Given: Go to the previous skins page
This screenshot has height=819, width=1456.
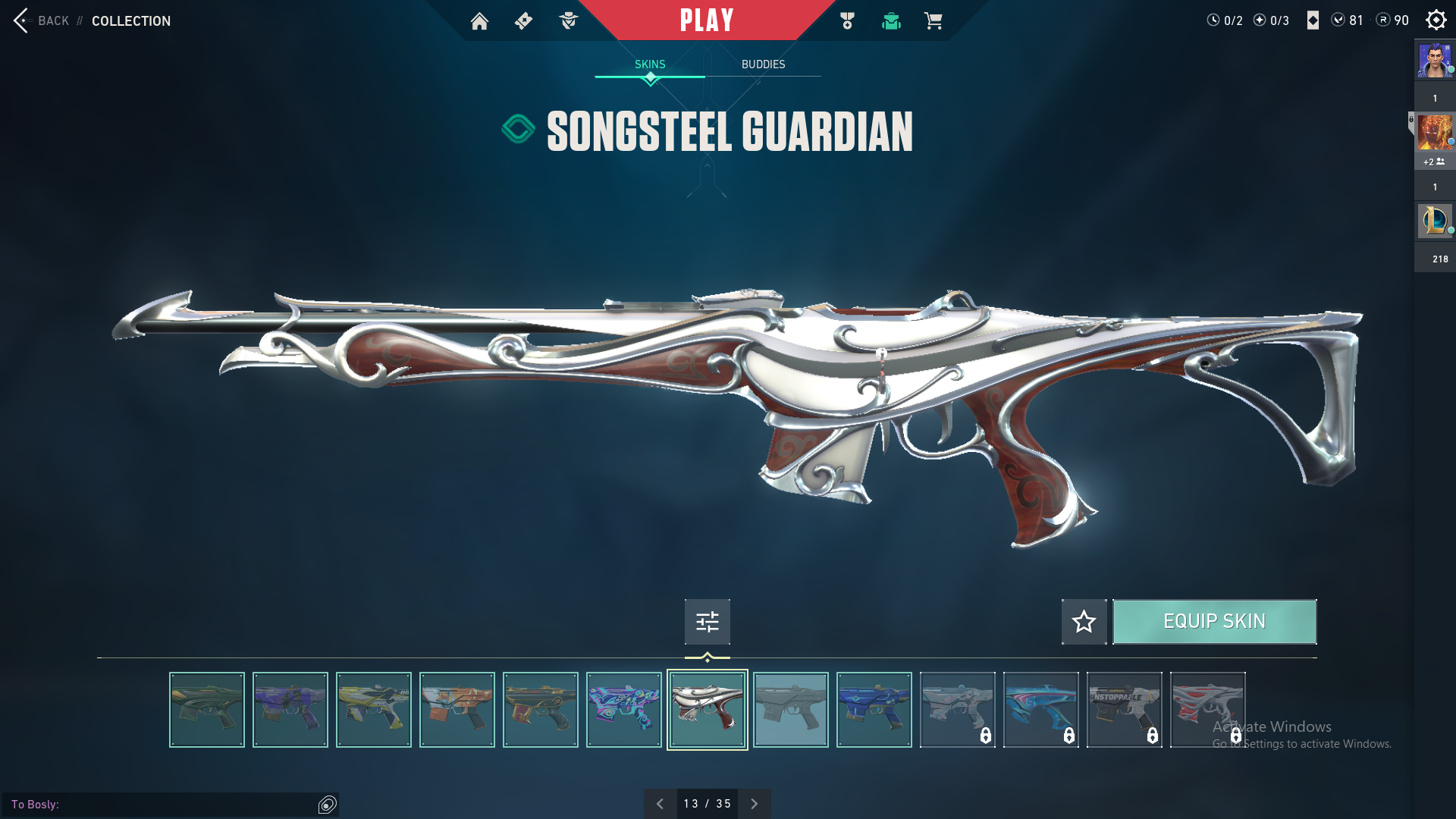Looking at the screenshot, I should pos(660,804).
